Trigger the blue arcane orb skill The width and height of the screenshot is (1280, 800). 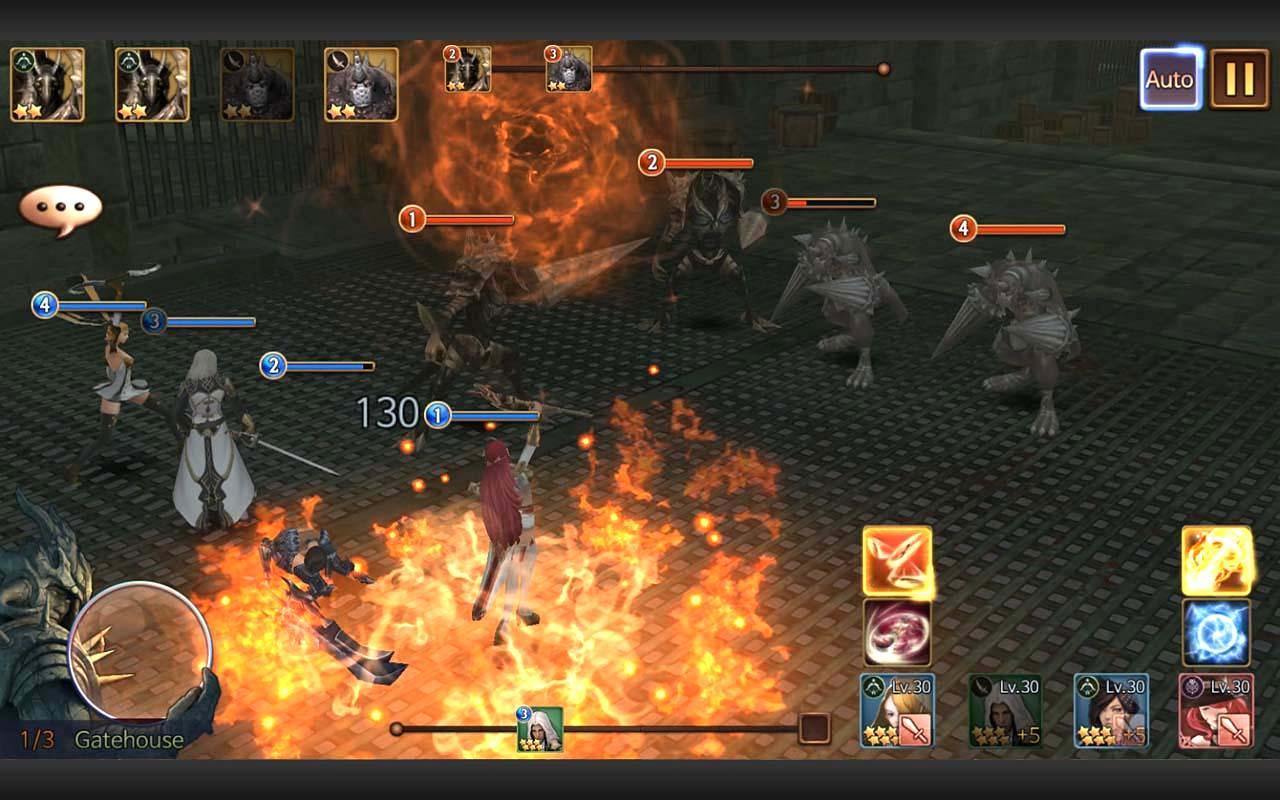coord(1215,632)
